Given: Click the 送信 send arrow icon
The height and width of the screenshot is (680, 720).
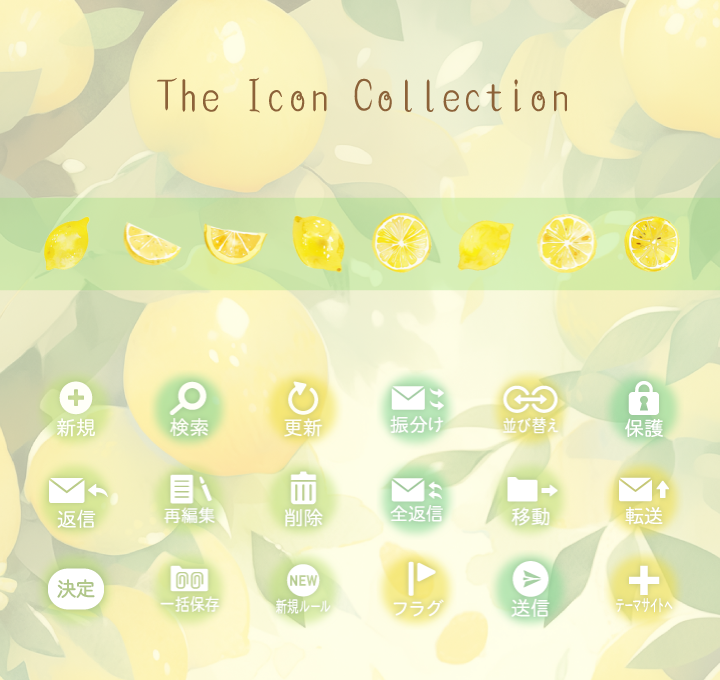Looking at the screenshot, I should click(x=530, y=588).
